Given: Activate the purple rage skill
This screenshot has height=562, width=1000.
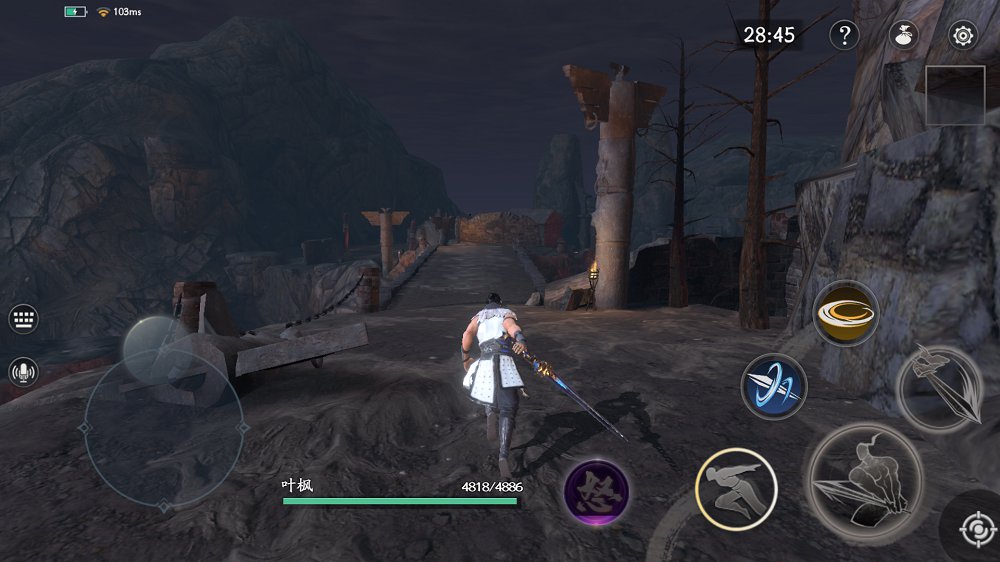Looking at the screenshot, I should coord(596,493).
